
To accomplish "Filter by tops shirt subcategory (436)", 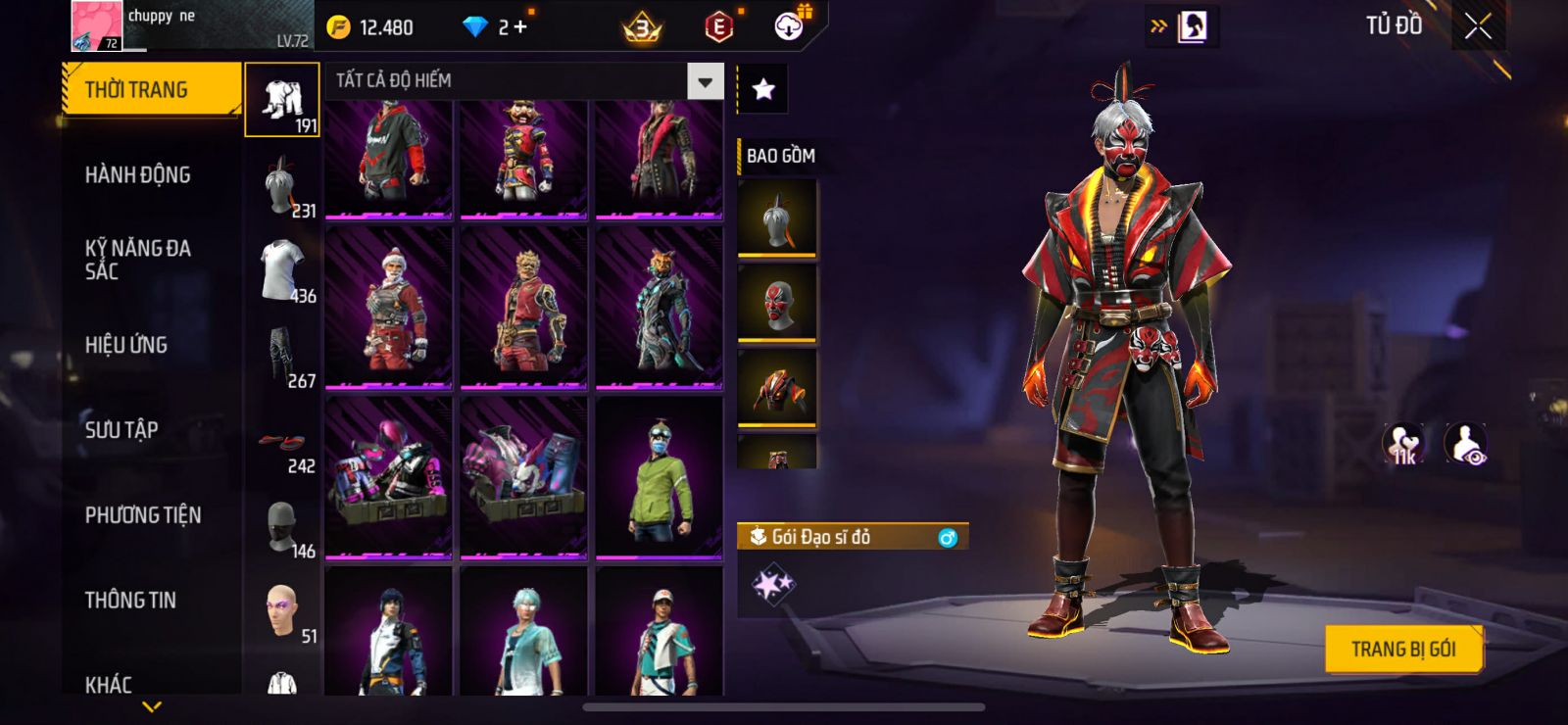I will [x=282, y=270].
